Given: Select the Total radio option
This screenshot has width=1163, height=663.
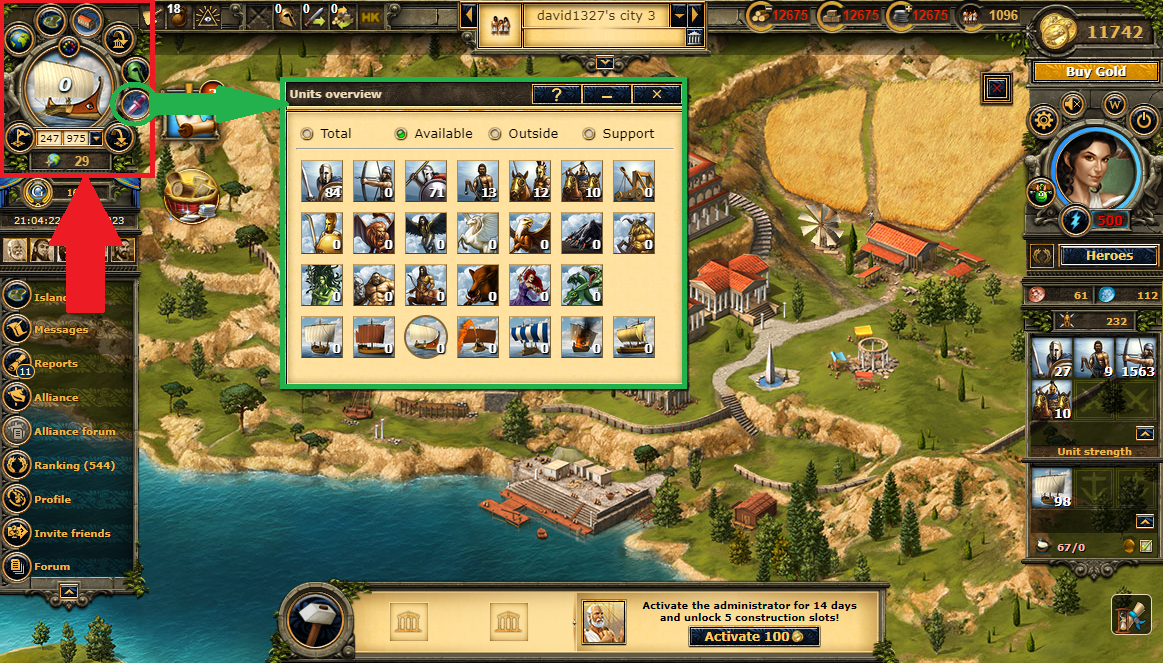Looking at the screenshot, I should (x=307, y=134).
